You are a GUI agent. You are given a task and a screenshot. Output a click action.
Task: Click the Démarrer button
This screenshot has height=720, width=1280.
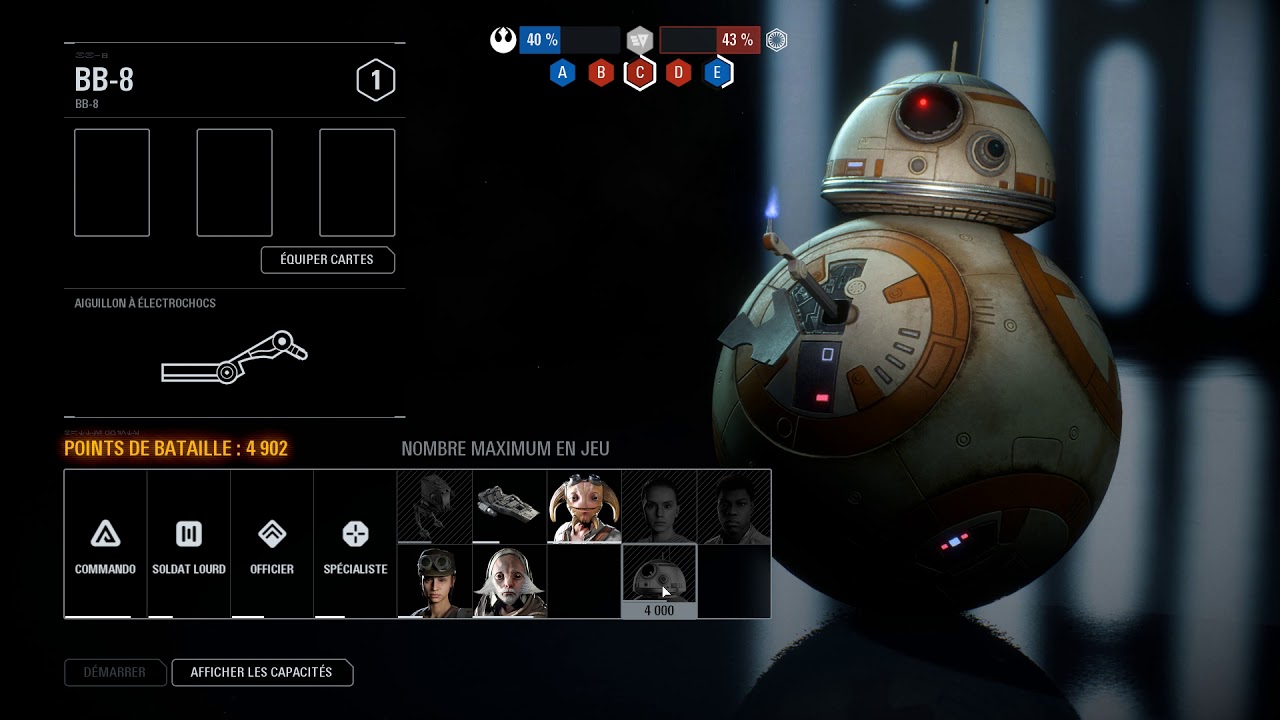click(114, 673)
